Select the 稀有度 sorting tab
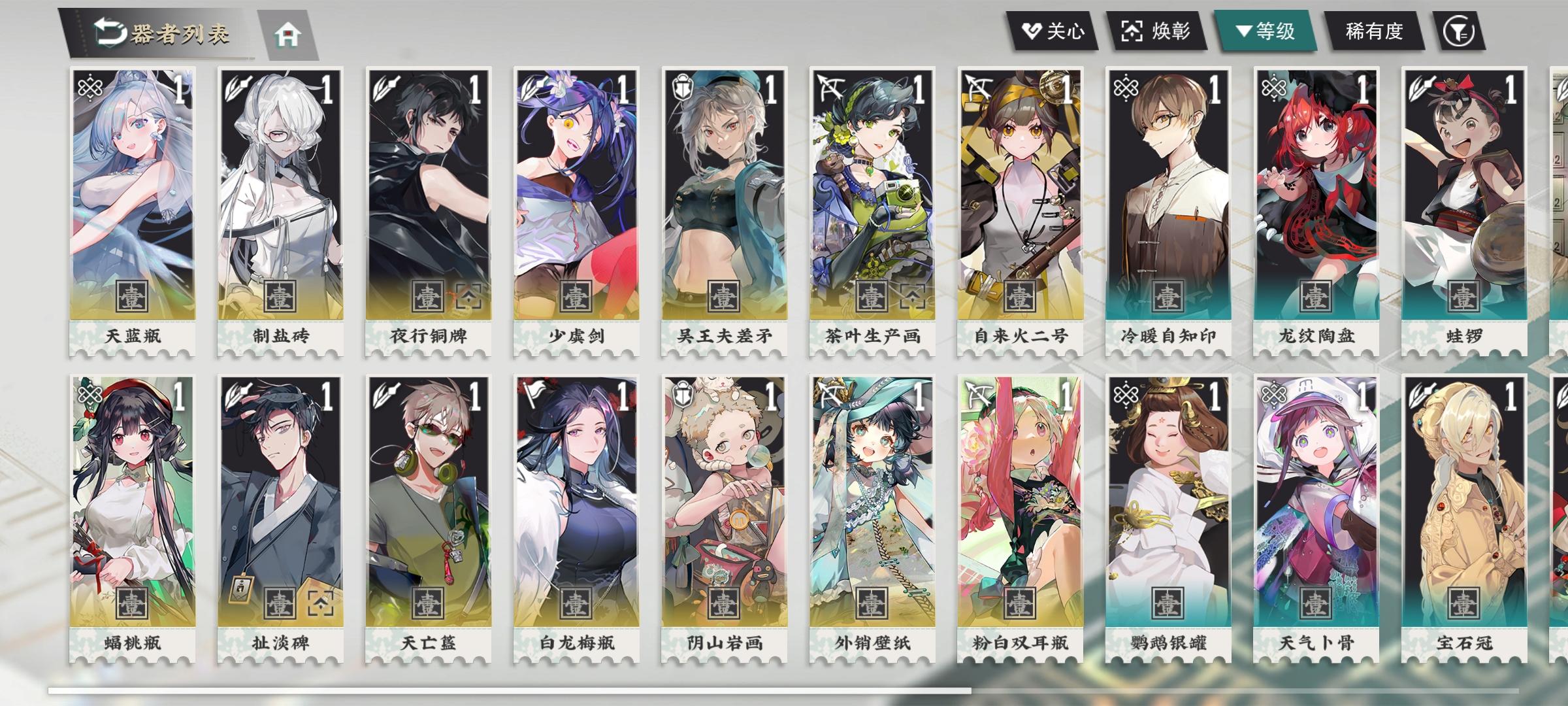This screenshot has width=1568, height=706. coord(1375,31)
